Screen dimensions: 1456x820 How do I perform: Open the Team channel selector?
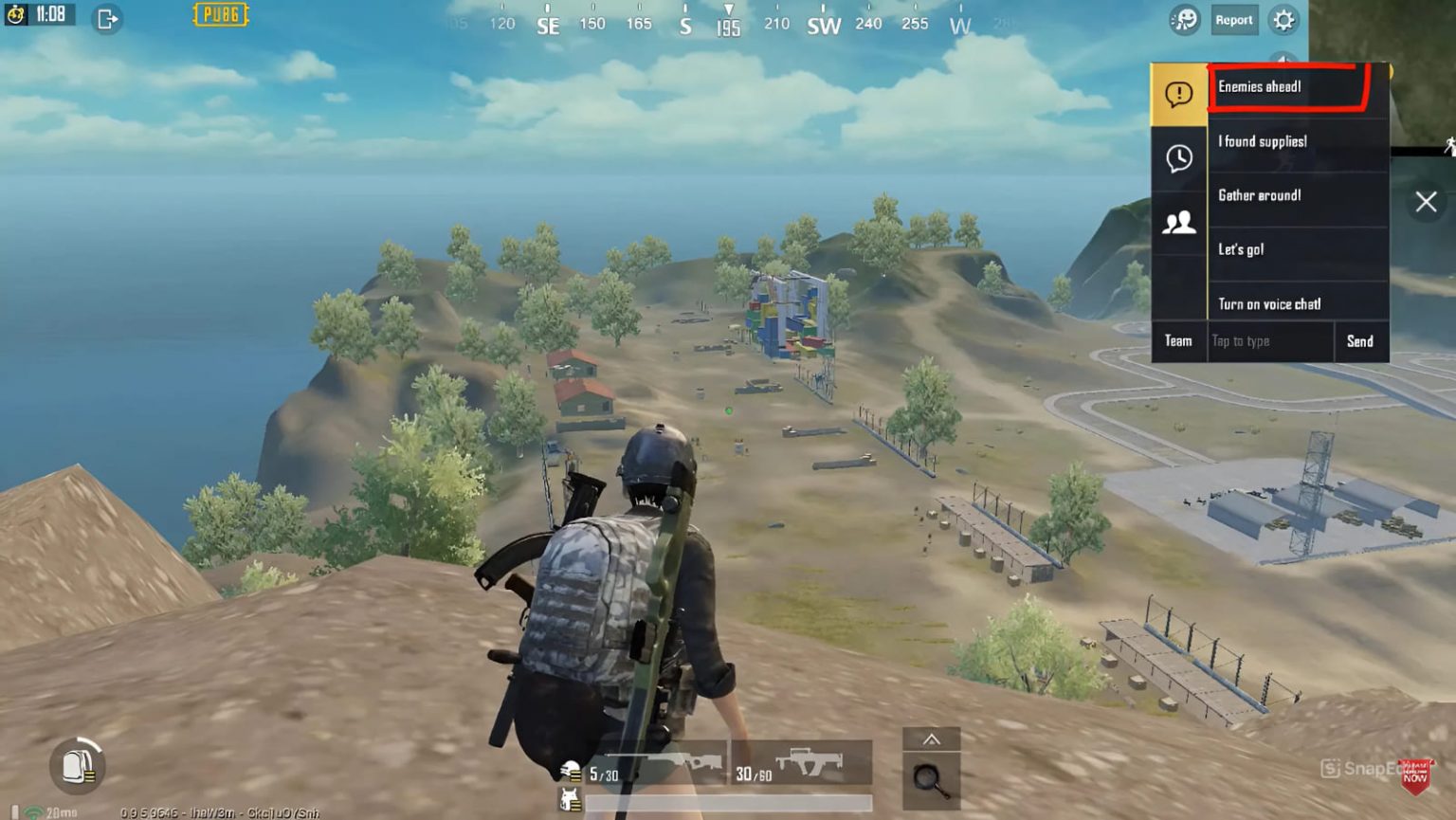(x=1178, y=340)
